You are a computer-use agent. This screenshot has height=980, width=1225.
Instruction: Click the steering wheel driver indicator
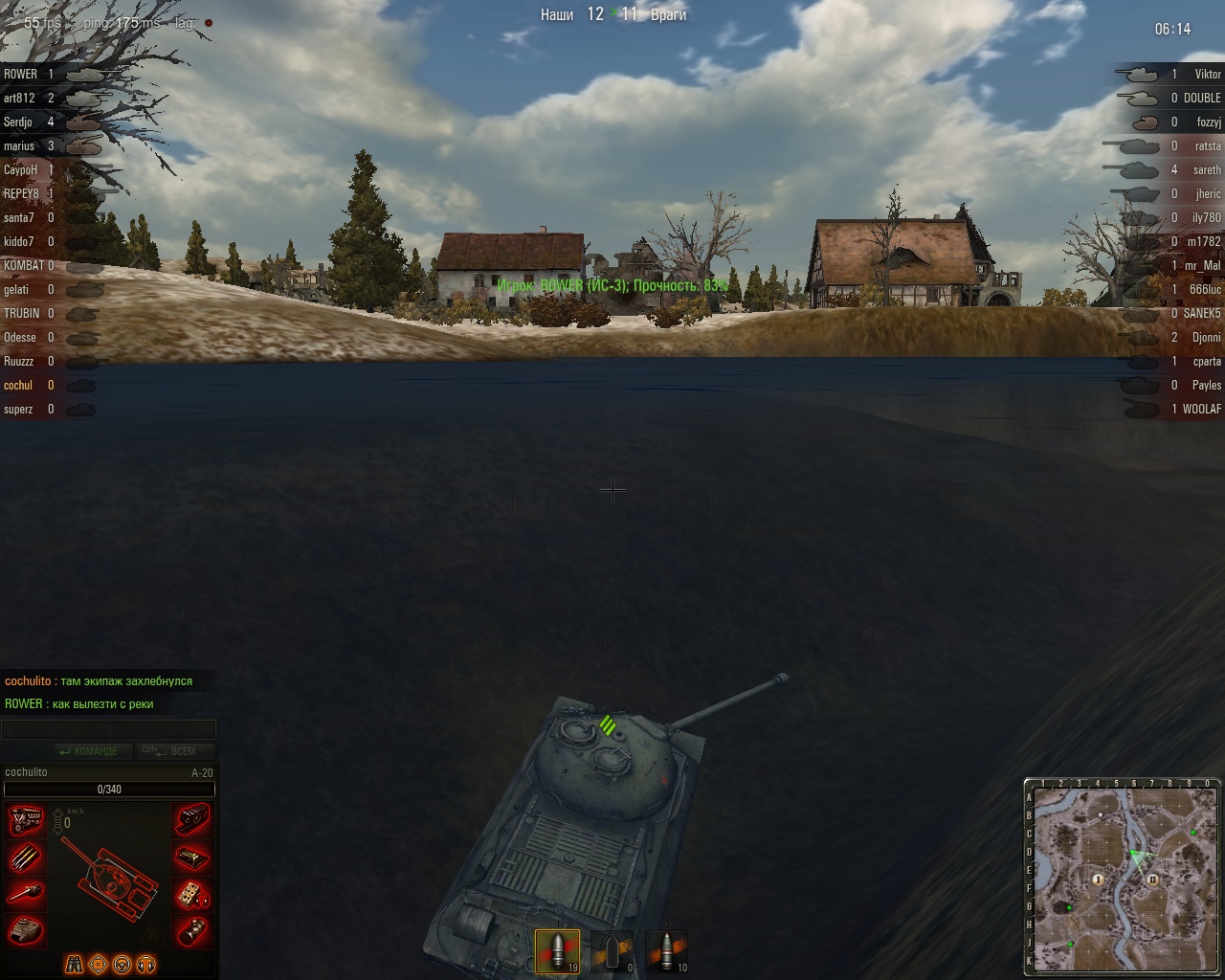coord(122,964)
